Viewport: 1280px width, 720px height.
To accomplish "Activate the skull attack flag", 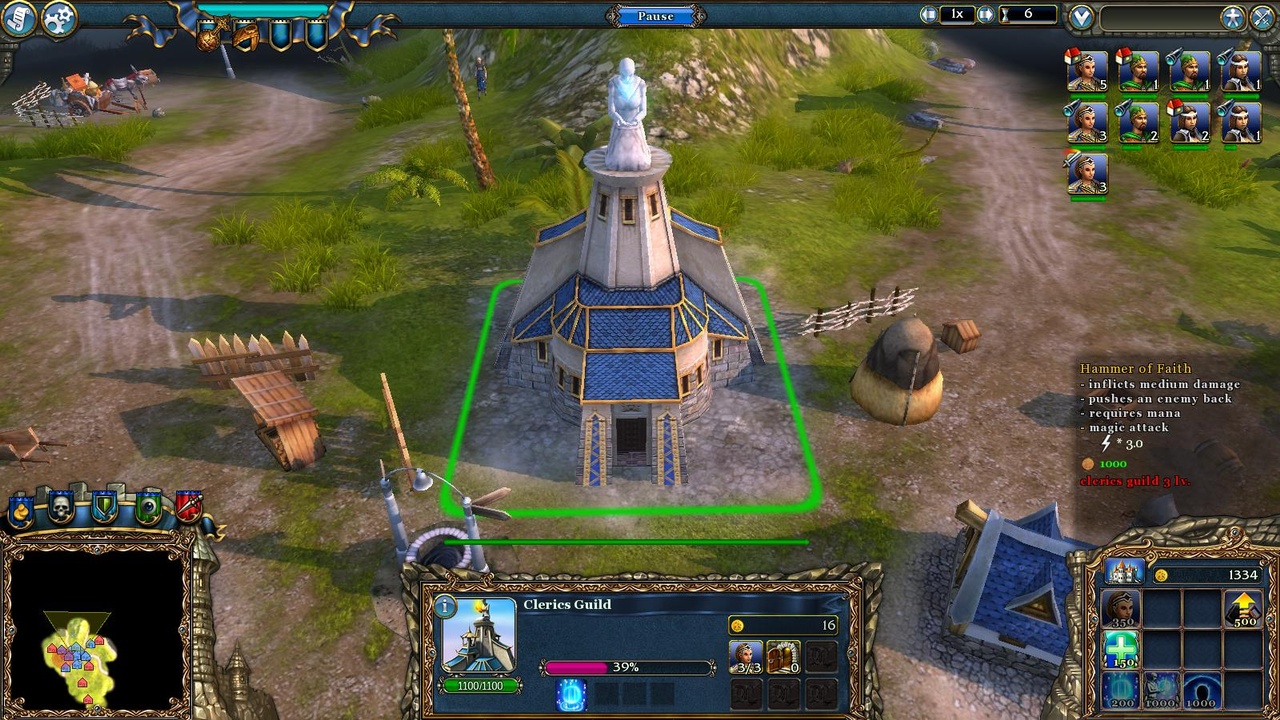I will point(61,507).
